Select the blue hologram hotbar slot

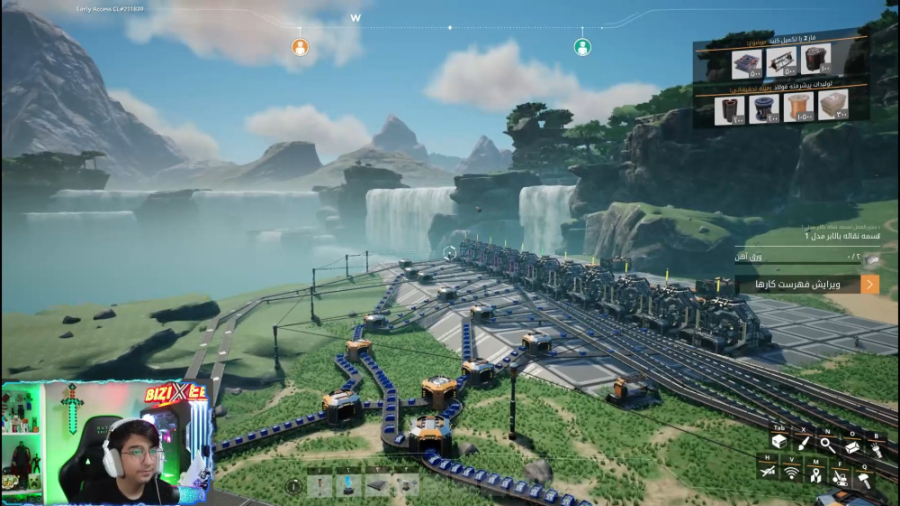pos(349,485)
